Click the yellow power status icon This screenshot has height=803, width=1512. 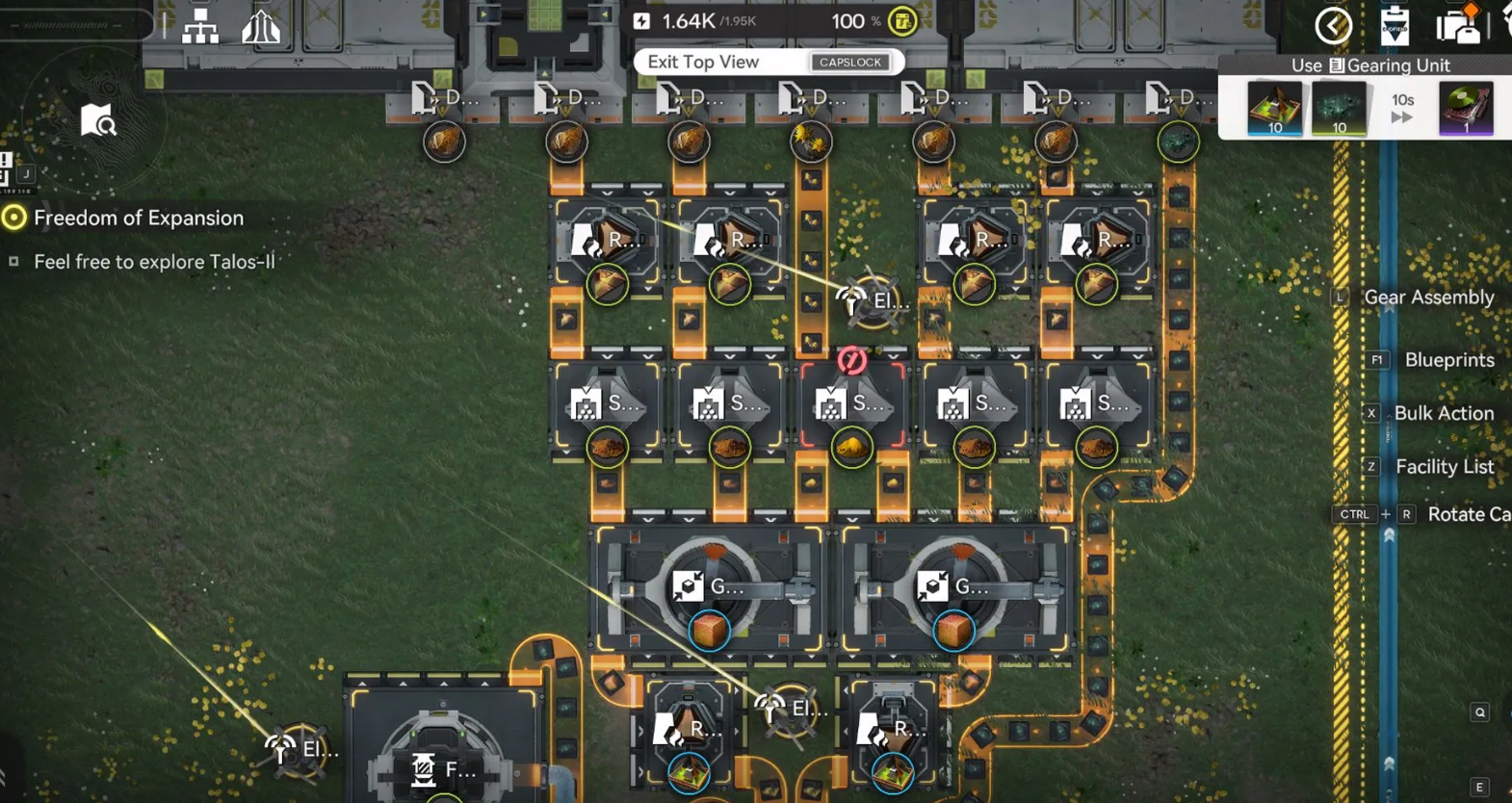click(902, 21)
